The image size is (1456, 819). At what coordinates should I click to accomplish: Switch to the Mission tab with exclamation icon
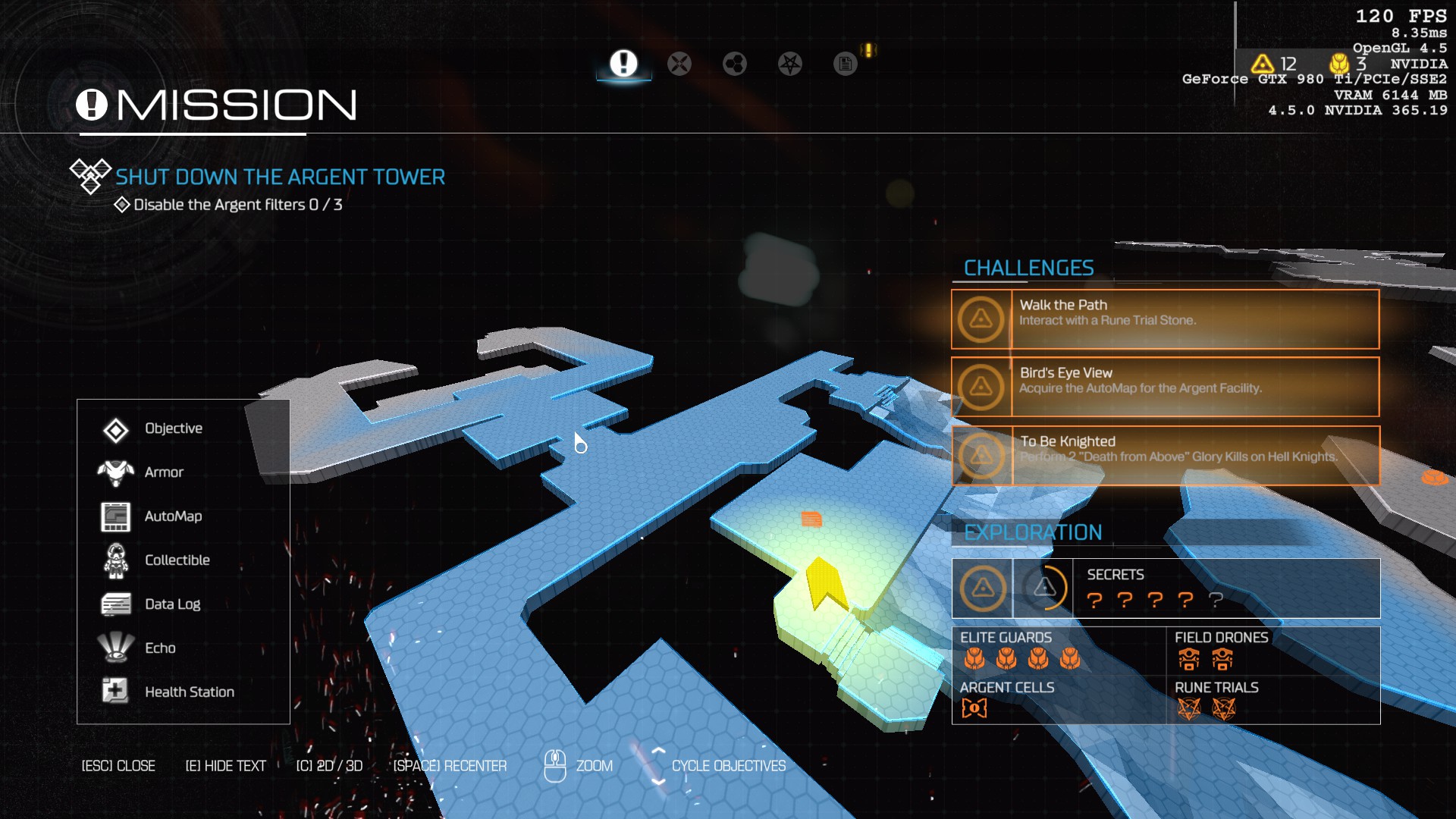pos(623,64)
